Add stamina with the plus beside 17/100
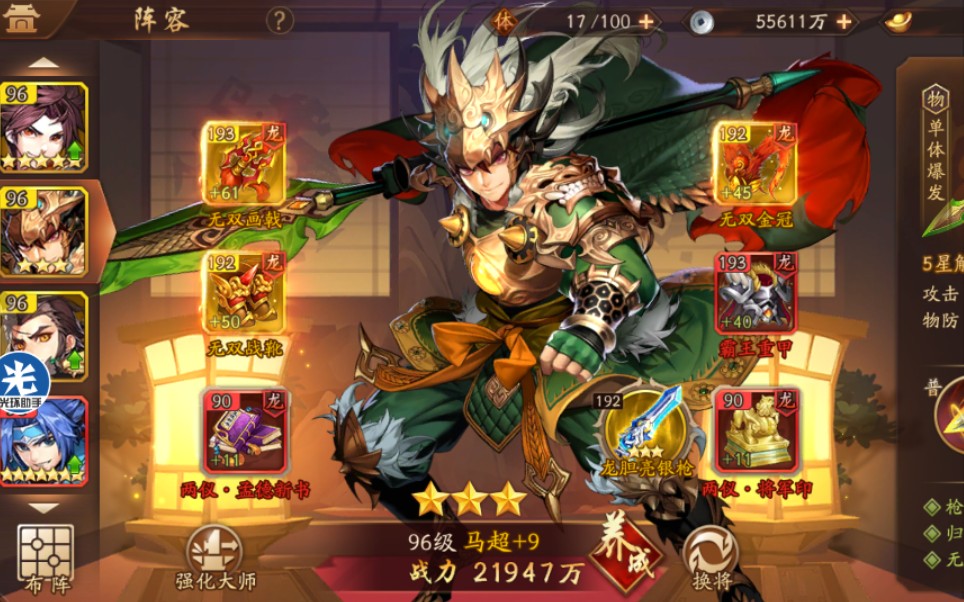 tap(646, 21)
